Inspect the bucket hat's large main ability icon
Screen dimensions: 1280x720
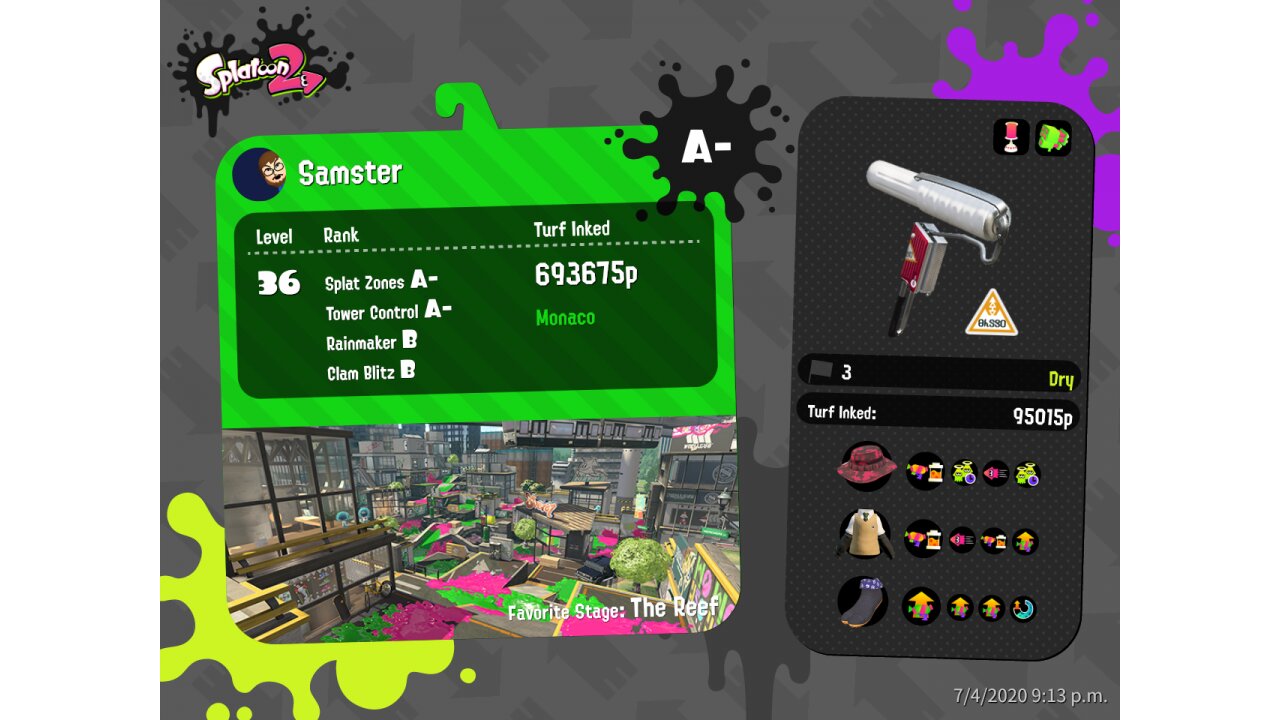925,471
